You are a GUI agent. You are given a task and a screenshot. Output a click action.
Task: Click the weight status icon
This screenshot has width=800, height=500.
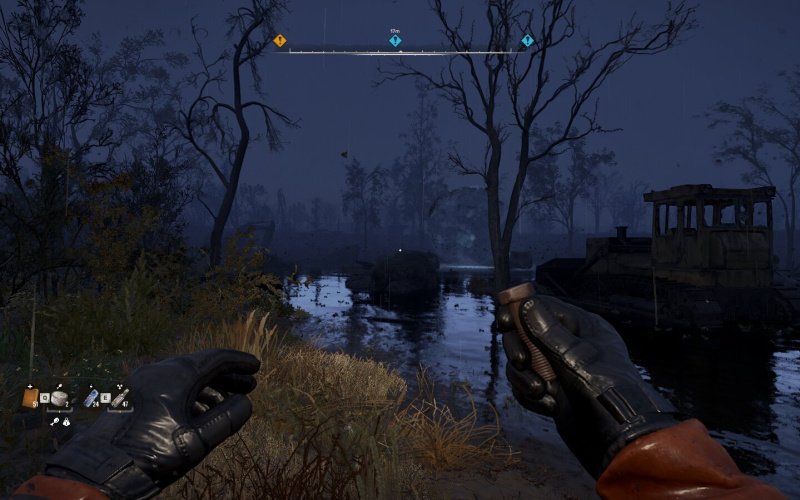(65, 423)
